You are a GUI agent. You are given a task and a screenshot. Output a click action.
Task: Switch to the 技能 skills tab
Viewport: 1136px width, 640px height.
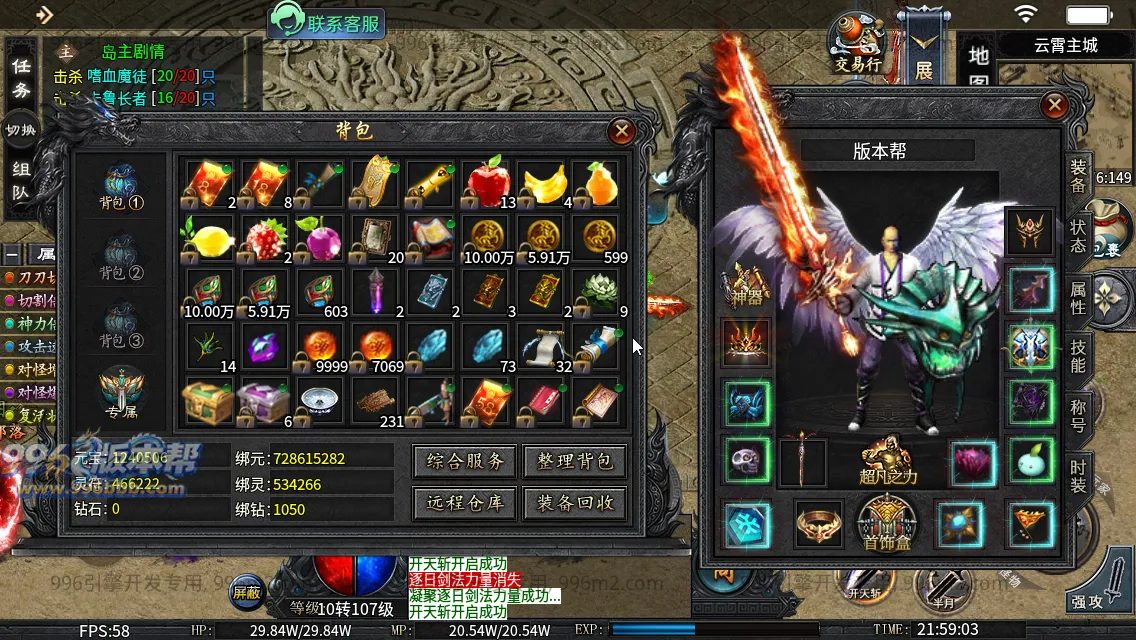coord(1078,353)
